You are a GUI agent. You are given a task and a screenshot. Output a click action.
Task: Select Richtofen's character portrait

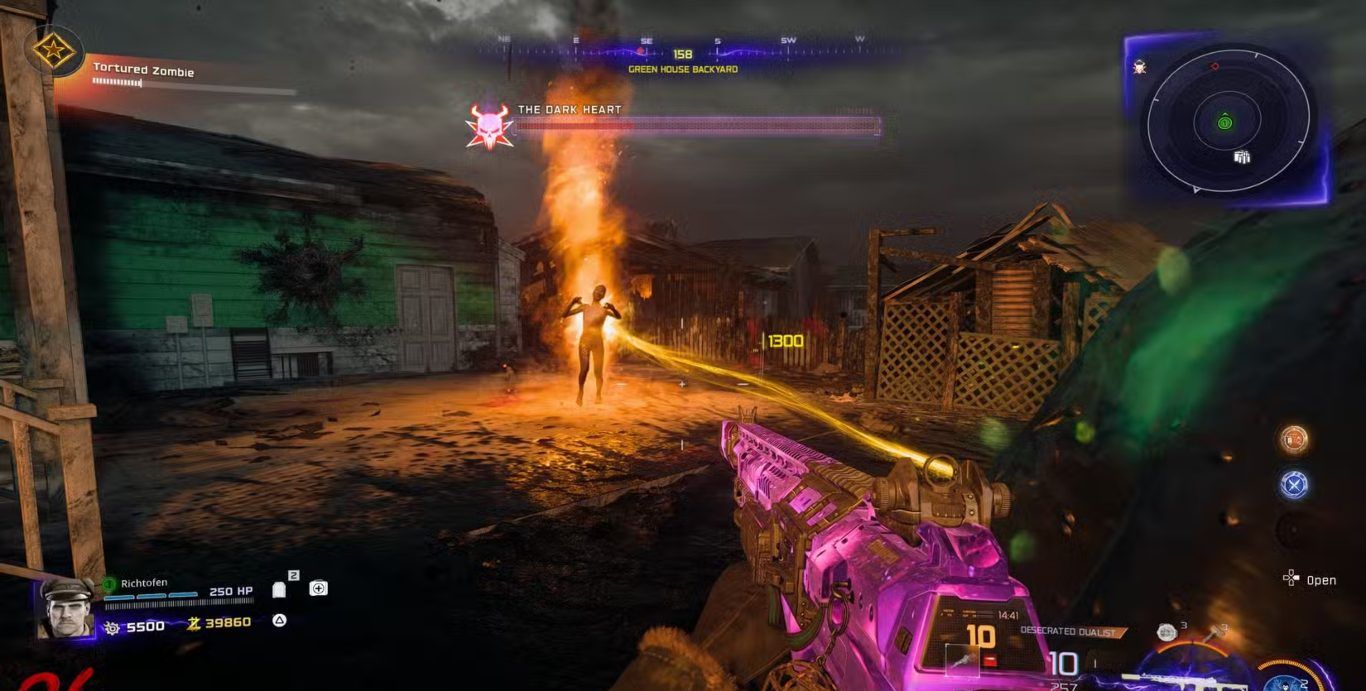67,608
